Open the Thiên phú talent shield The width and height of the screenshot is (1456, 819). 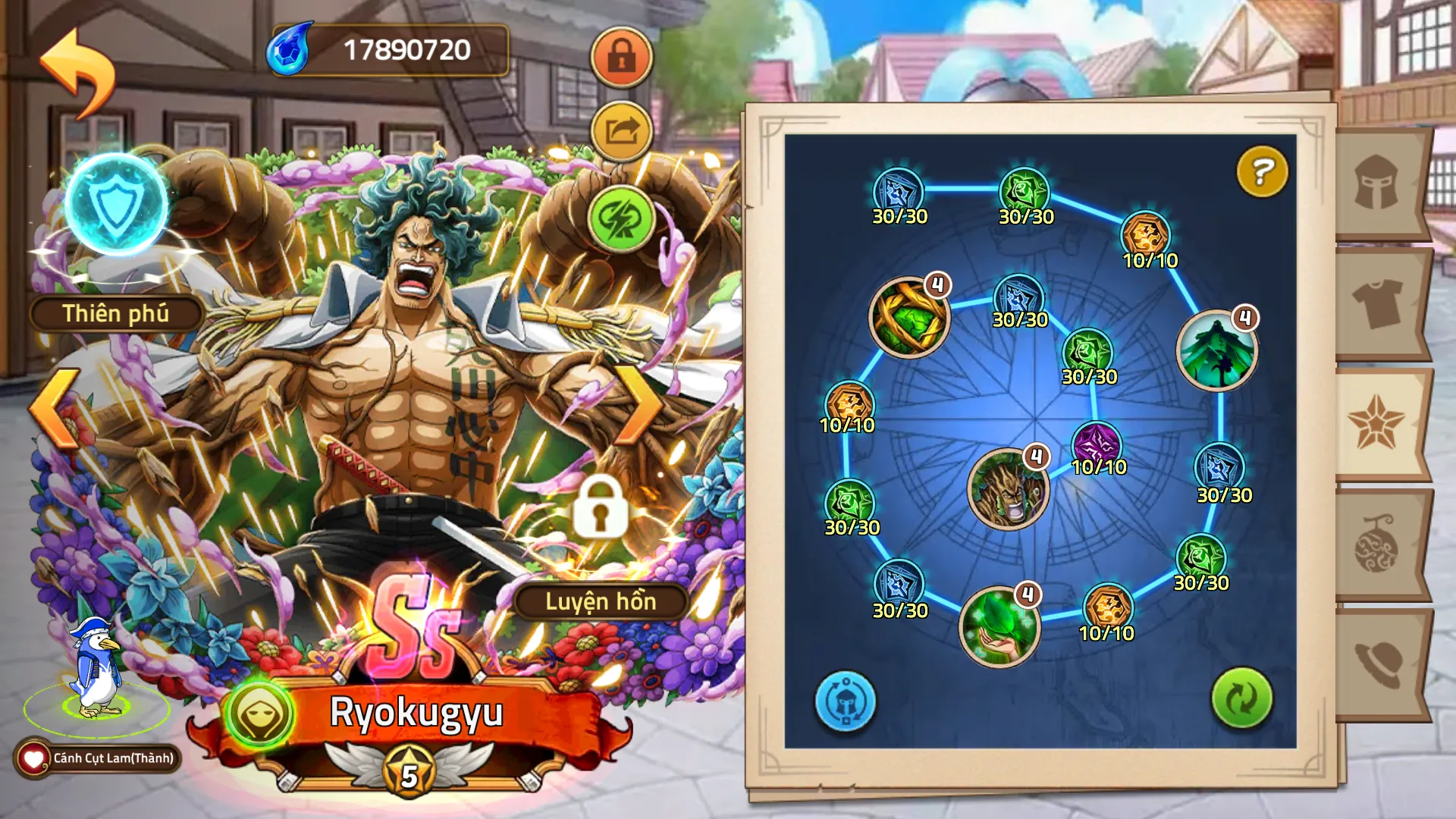point(116,204)
